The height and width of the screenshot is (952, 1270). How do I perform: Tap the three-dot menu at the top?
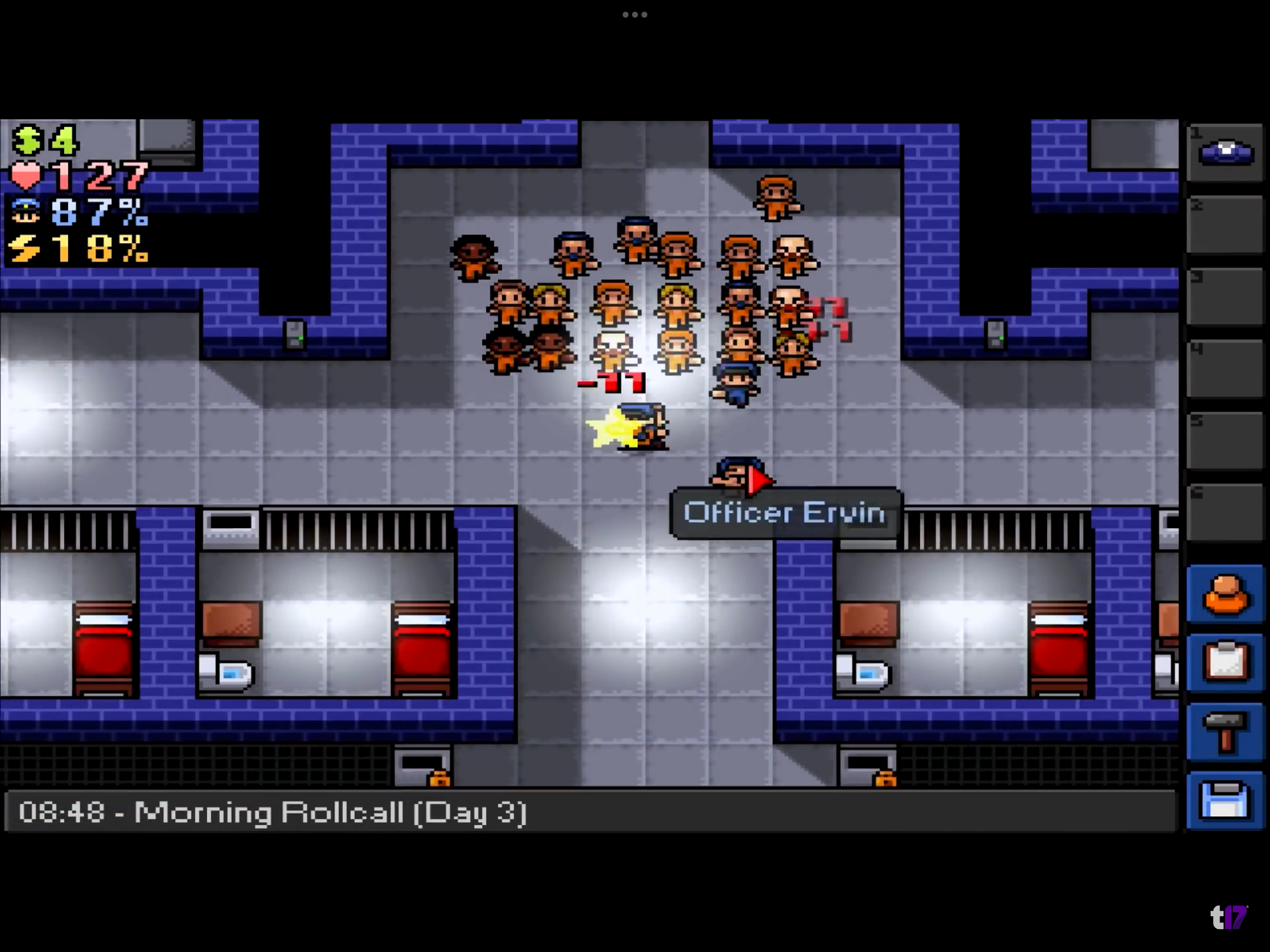pos(635,15)
